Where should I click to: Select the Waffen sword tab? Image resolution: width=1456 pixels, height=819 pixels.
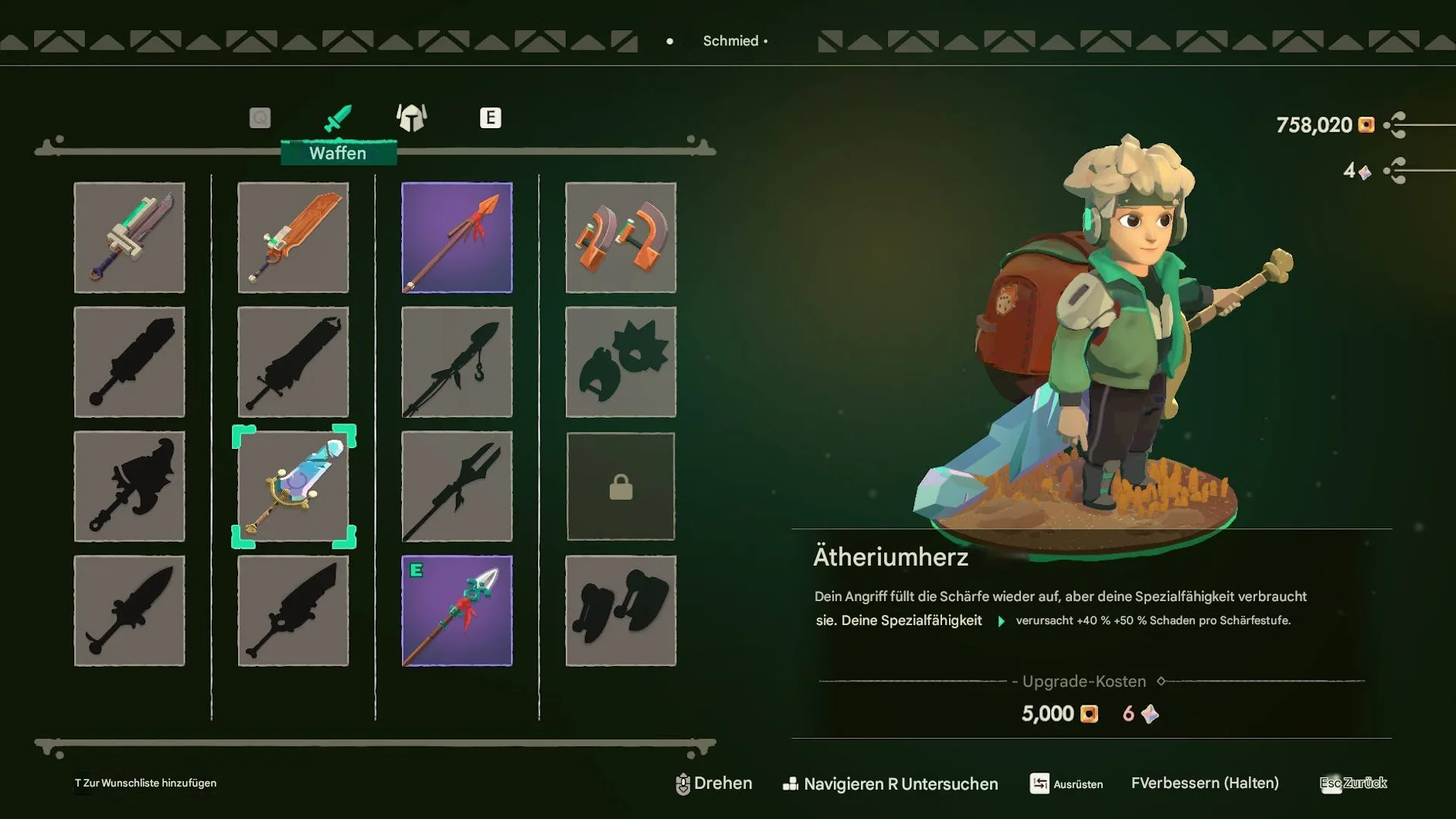340,117
